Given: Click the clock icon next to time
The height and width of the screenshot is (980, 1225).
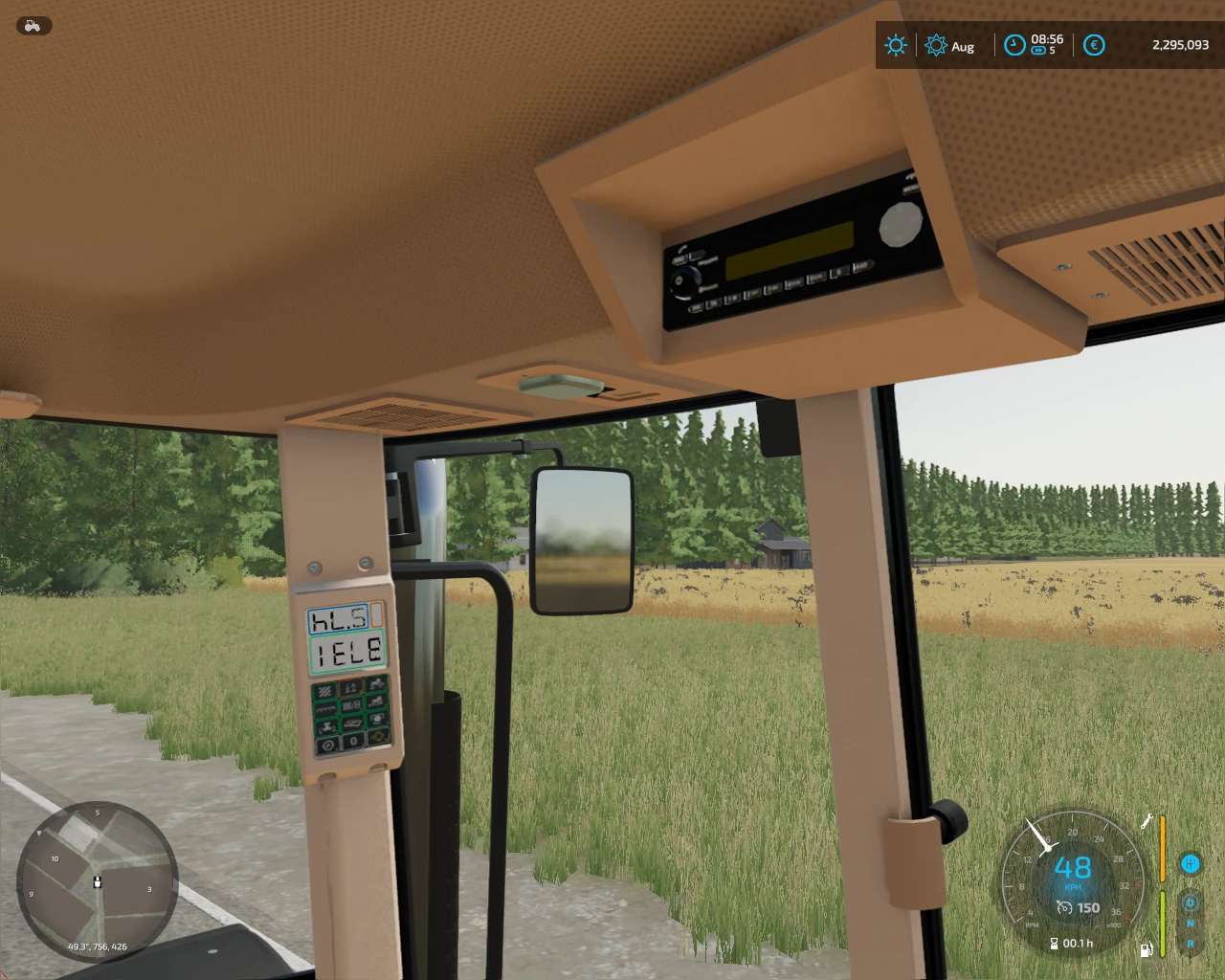Looking at the screenshot, I should tap(1014, 45).
